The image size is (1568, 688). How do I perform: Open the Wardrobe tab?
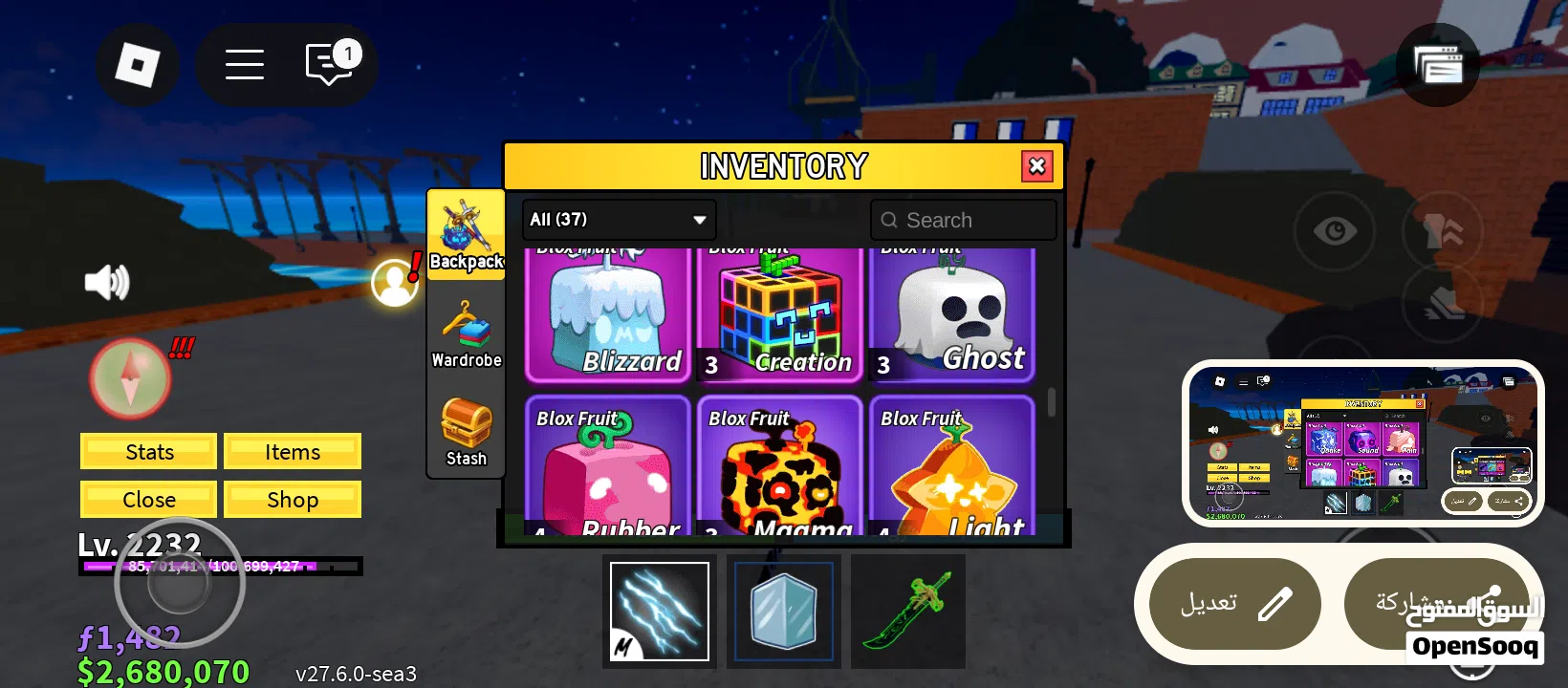[x=466, y=333]
